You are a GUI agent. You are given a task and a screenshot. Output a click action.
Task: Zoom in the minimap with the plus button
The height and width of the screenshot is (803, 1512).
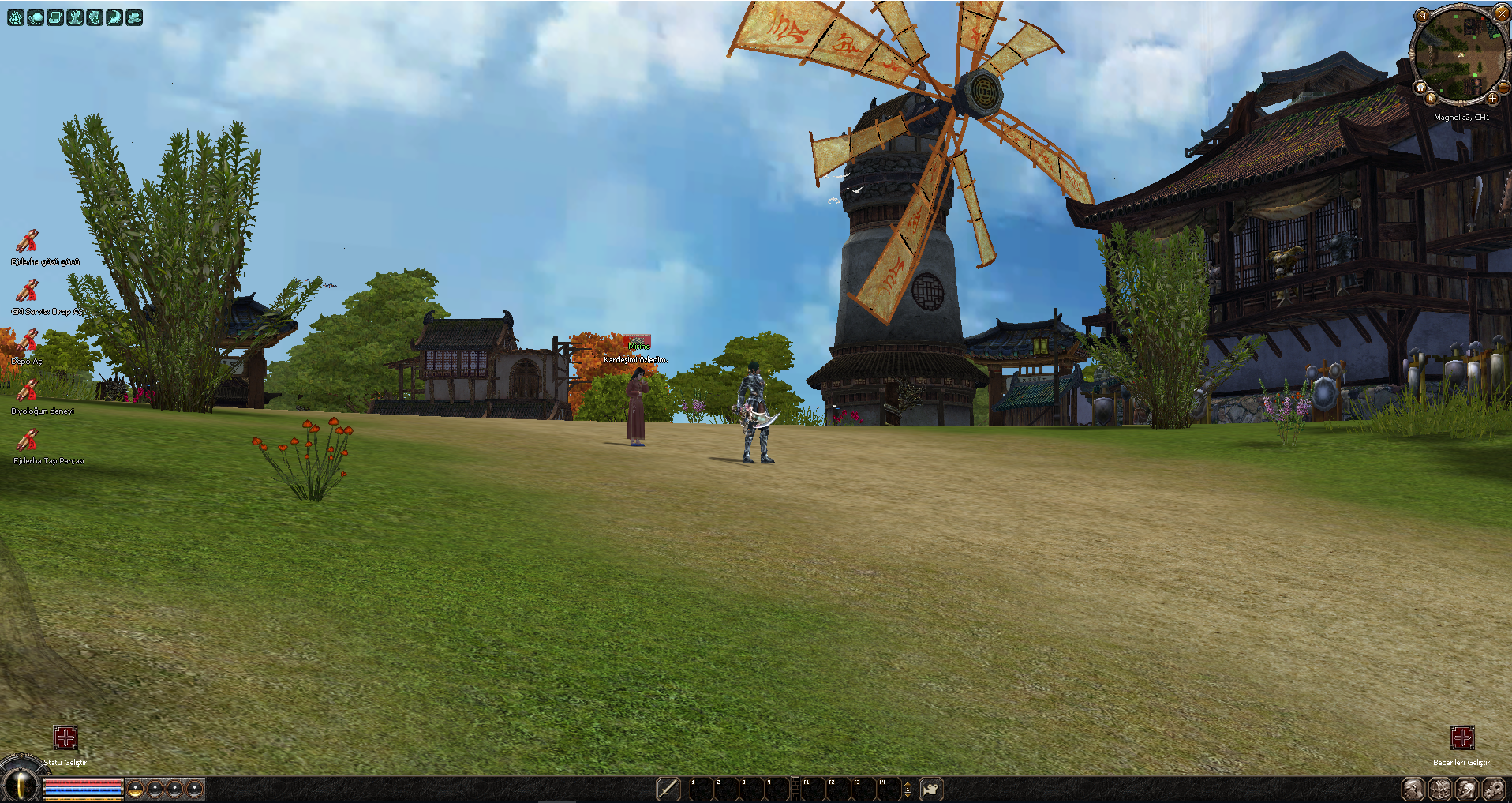click(x=1492, y=99)
